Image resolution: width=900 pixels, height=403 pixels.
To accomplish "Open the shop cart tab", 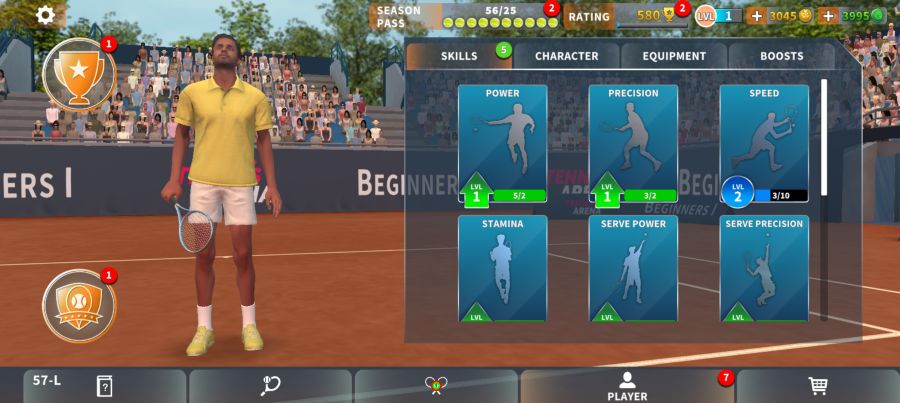I will click(817, 386).
